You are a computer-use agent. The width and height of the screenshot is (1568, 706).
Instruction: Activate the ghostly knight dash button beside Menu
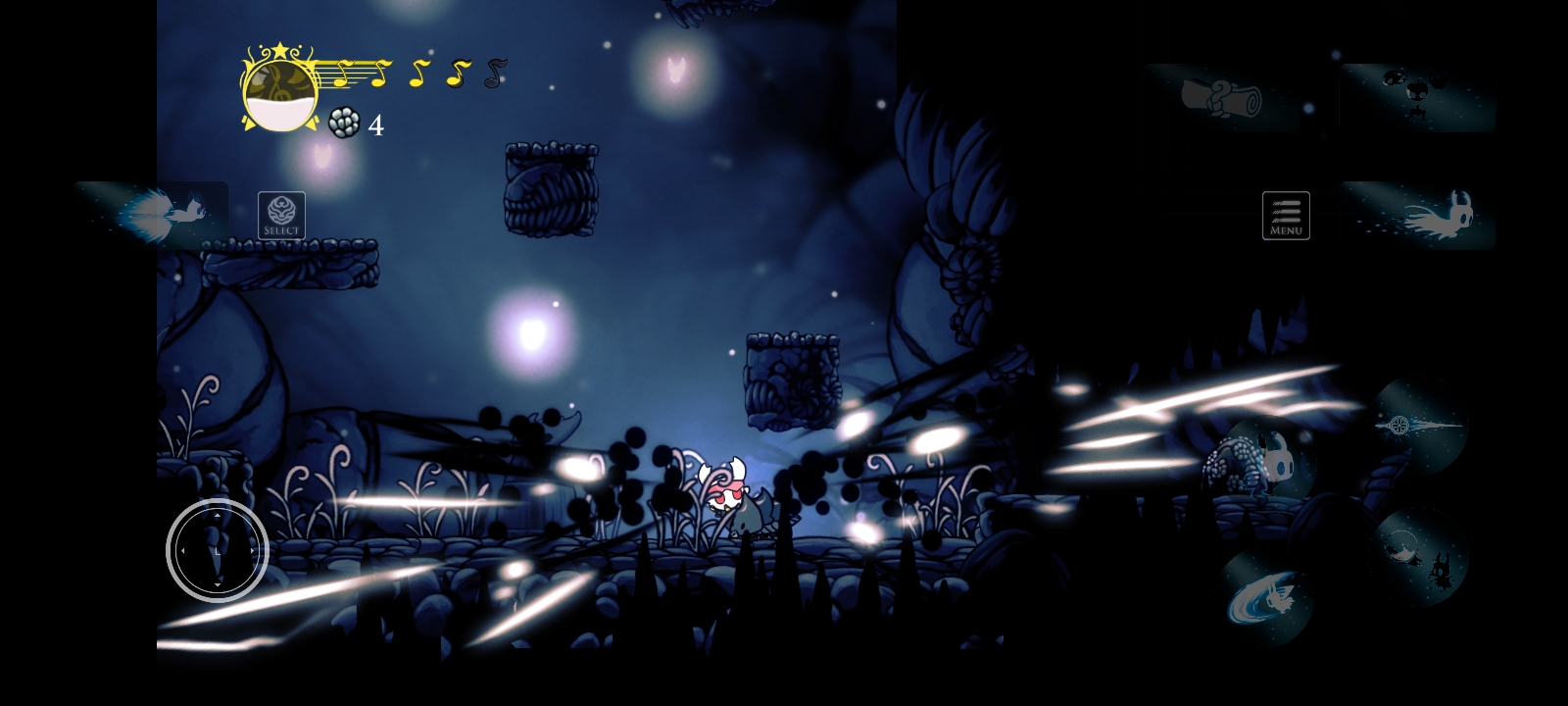pos(1417,216)
